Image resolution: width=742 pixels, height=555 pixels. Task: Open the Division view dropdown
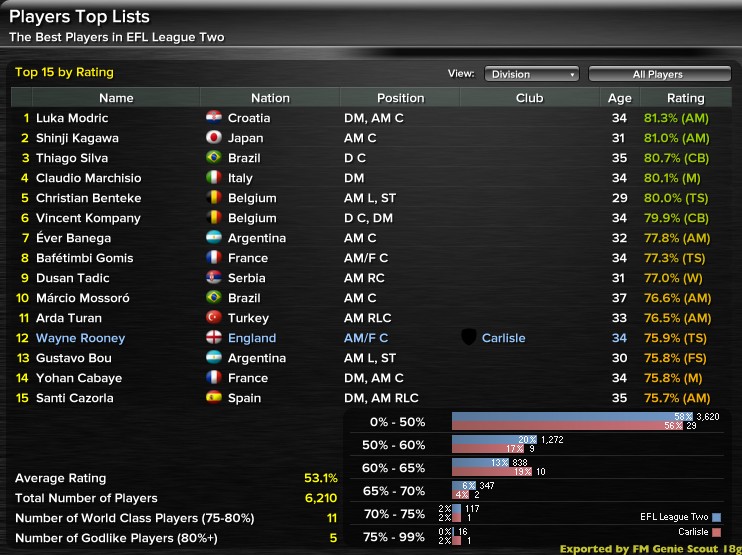tap(531, 74)
